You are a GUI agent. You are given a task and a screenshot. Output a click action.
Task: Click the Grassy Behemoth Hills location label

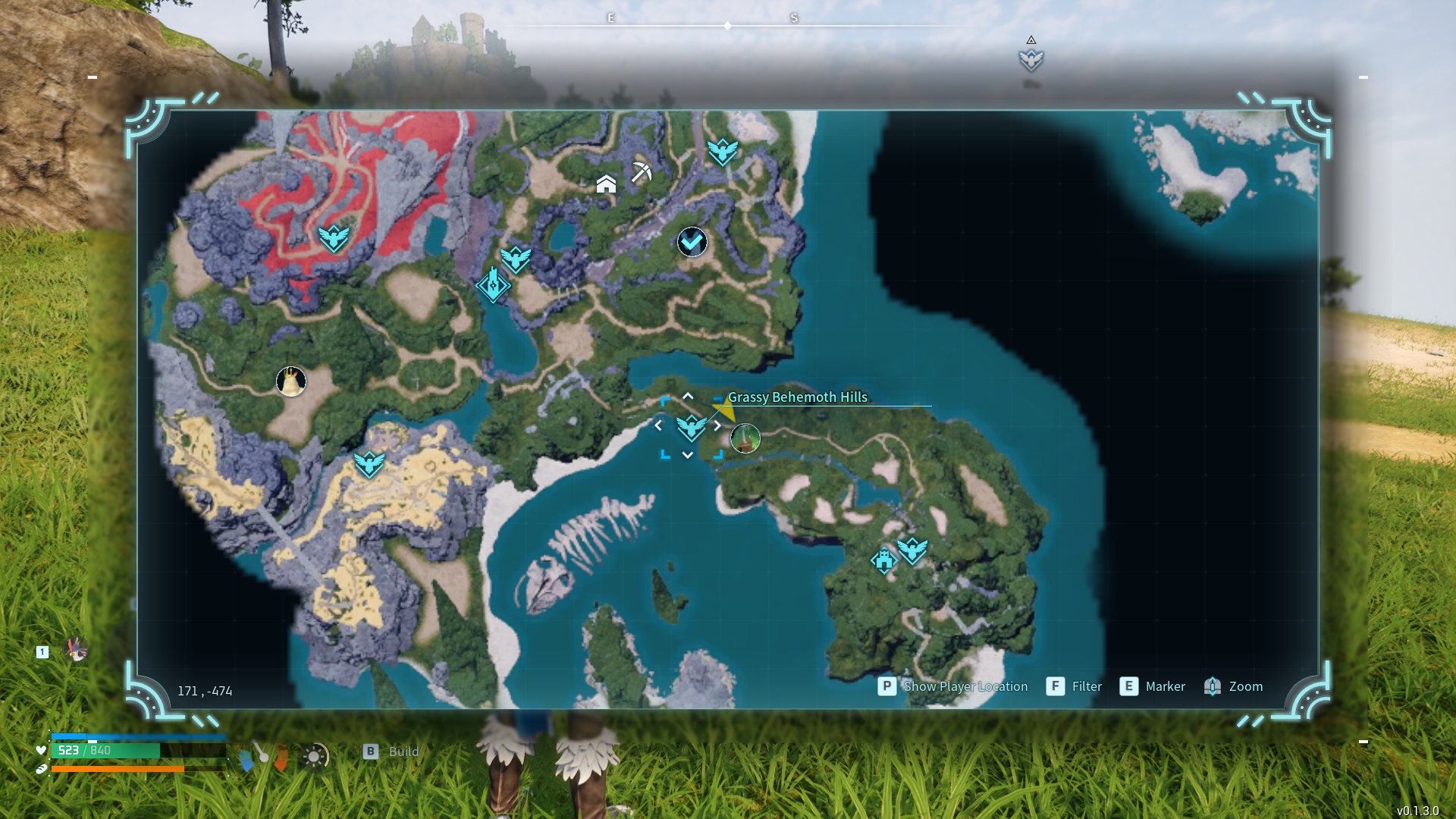pyautogui.click(x=797, y=397)
